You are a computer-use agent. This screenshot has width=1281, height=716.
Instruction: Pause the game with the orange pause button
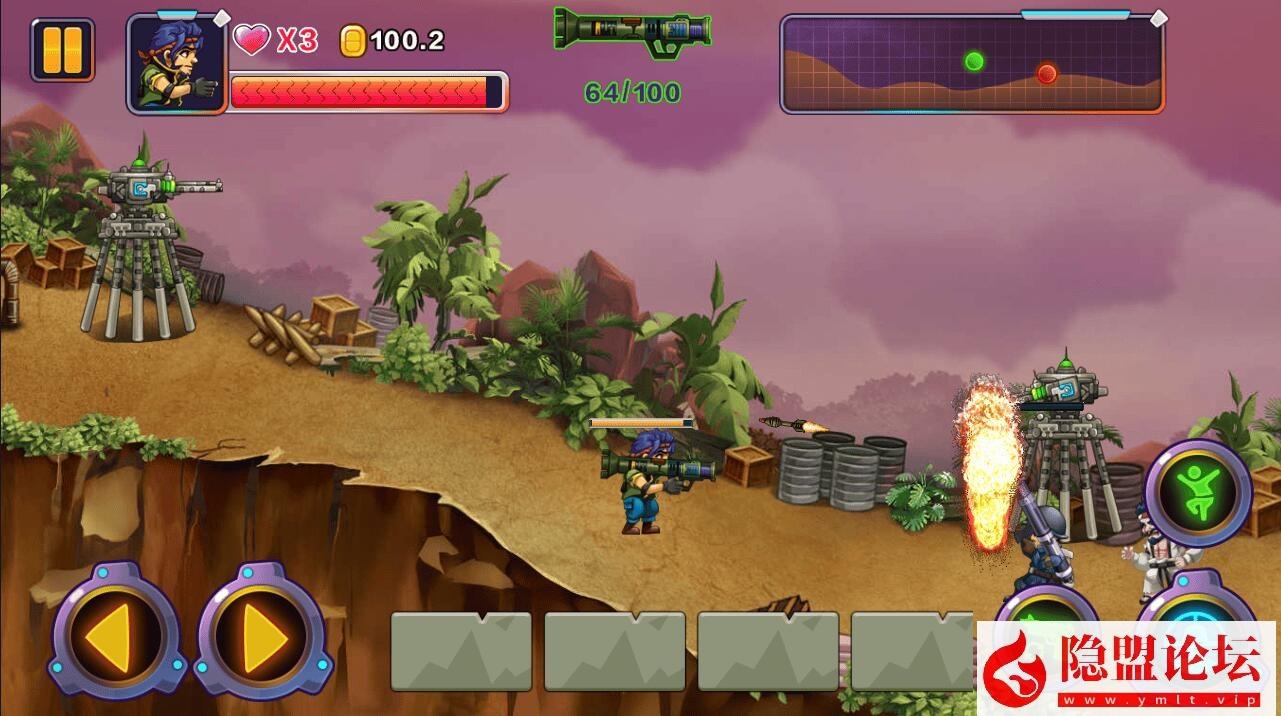[x=62, y=50]
